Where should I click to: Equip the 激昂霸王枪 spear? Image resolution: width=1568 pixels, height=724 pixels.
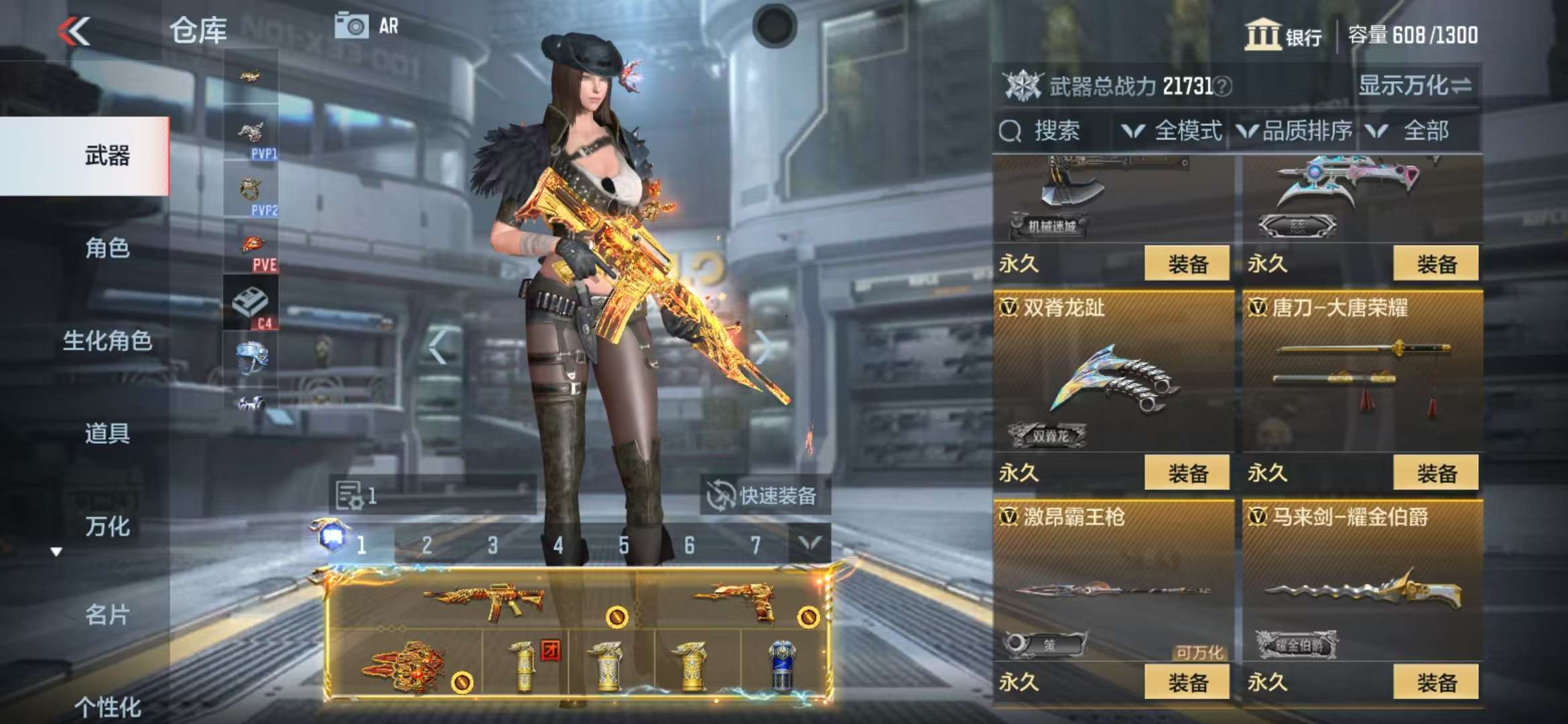1187,682
